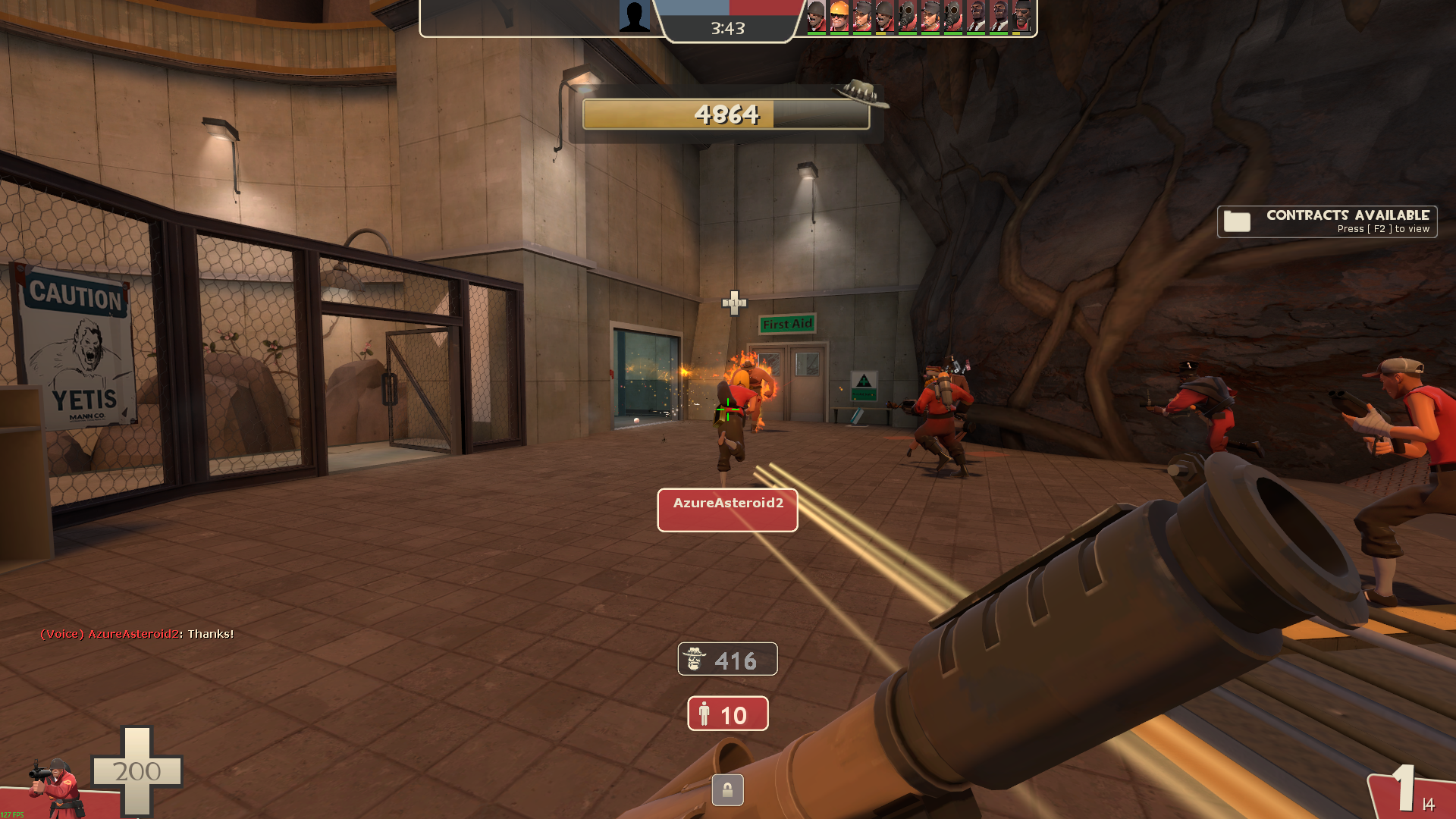Click the blue team silhouette avatar
This screenshot has width=1456, height=819.
pyautogui.click(x=634, y=16)
